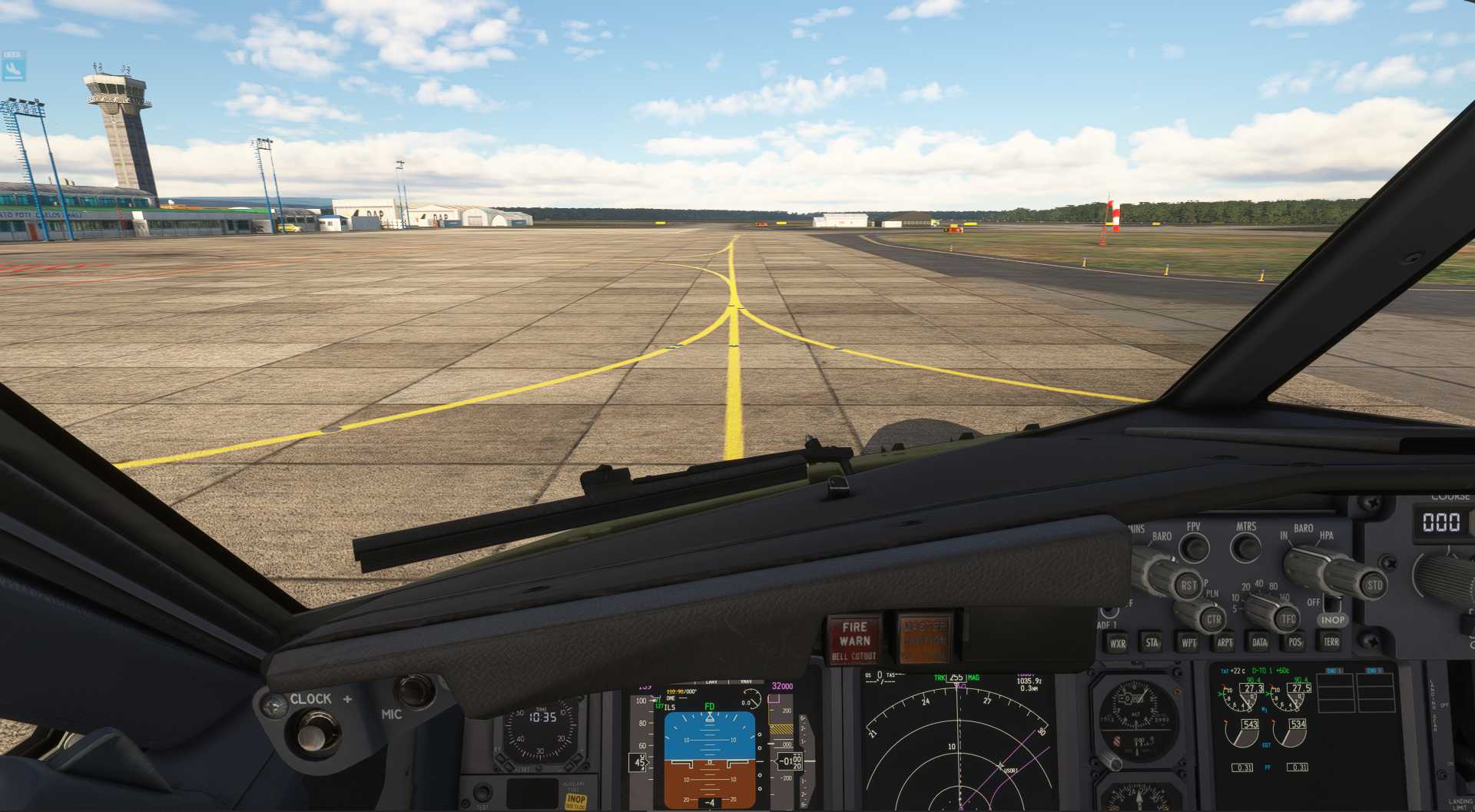The height and width of the screenshot is (812, 1475).
Task: Push the MTRS meters button
Action: (1245, 548)
